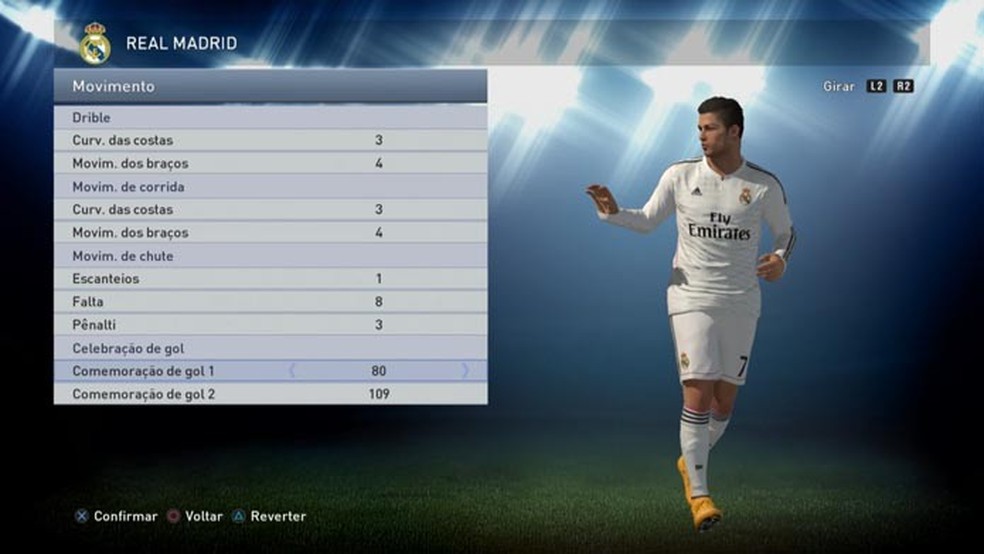Image resolution: width=984 pixels, height=554 pixels.
Task: Choose Movim. dos braços under Movim. de corrida
Action: (x=270, y=233)
